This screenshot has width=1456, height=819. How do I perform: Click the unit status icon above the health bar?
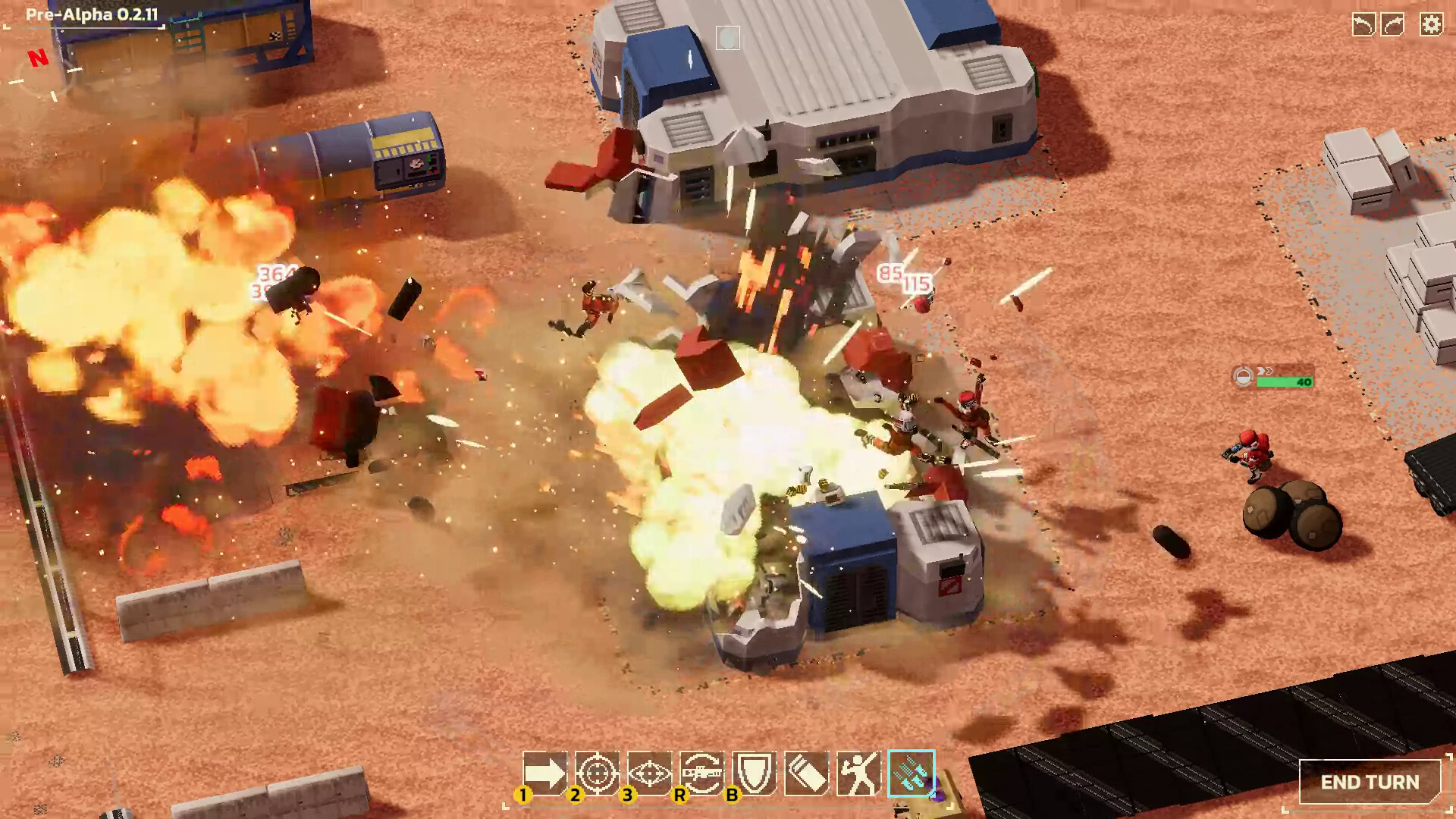(1242, 377)
